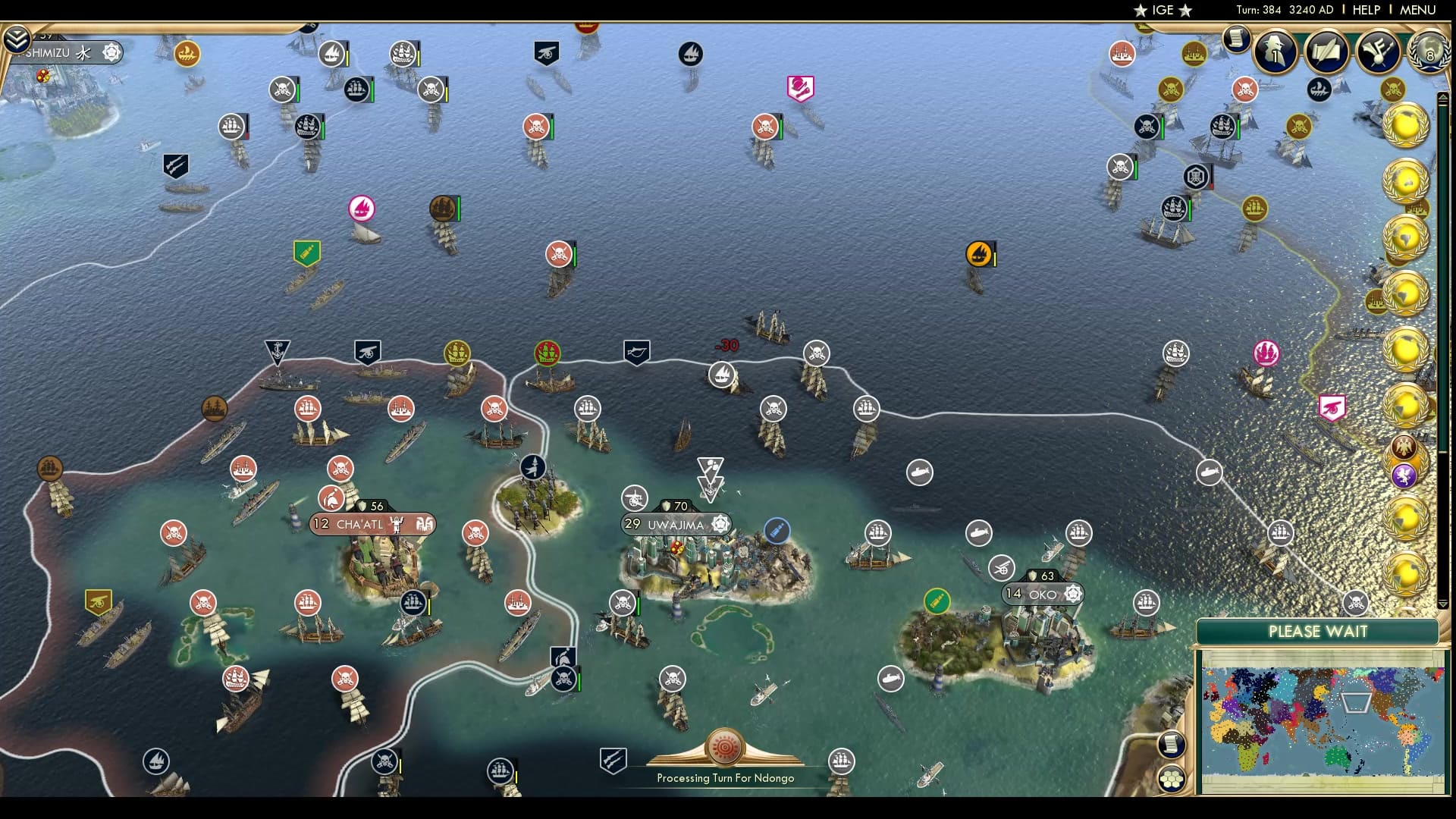Click Oko's civilization emblem on its banner
The height and width of the screenshot is (819, 1456).
coord(1072,594)
